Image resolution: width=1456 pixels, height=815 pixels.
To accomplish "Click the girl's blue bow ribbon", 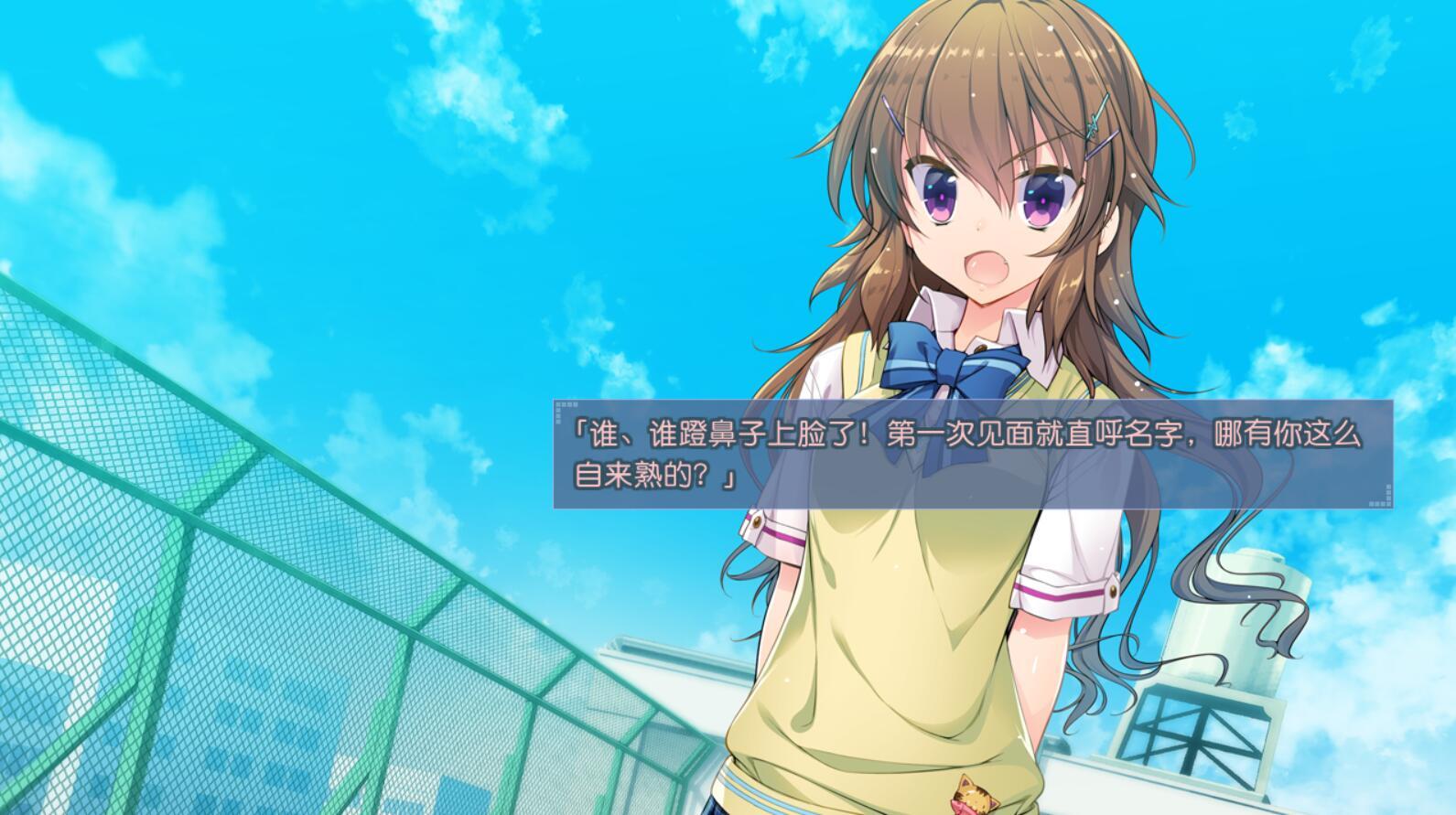I will pyautogui.click(x=947, y=366).
